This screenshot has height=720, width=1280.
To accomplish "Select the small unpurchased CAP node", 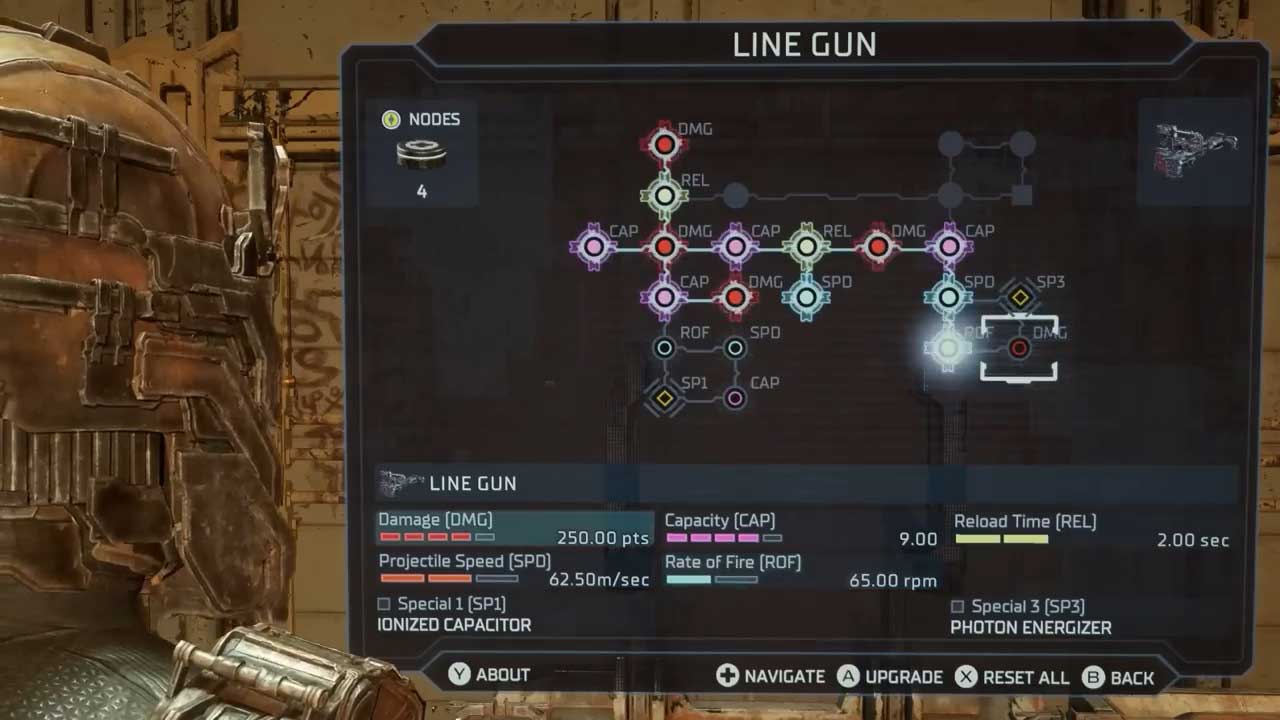I will click(735, 398).
